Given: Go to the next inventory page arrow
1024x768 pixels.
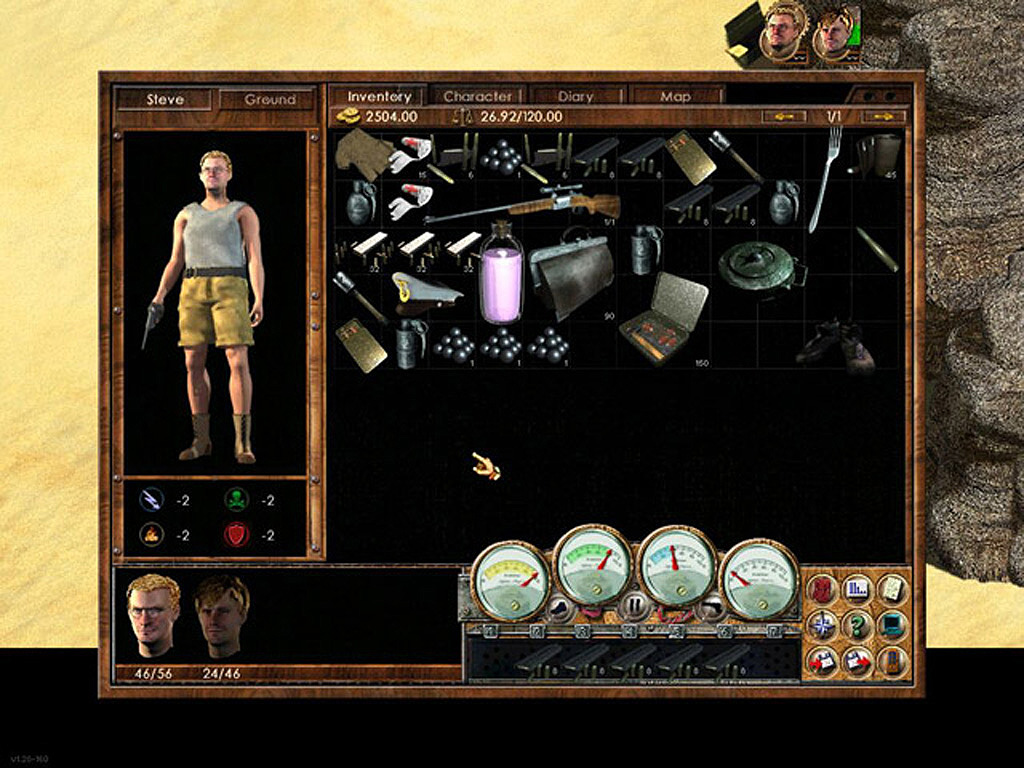Looking at the screenshot, I should pyautogui.click(x=883, y=117).
